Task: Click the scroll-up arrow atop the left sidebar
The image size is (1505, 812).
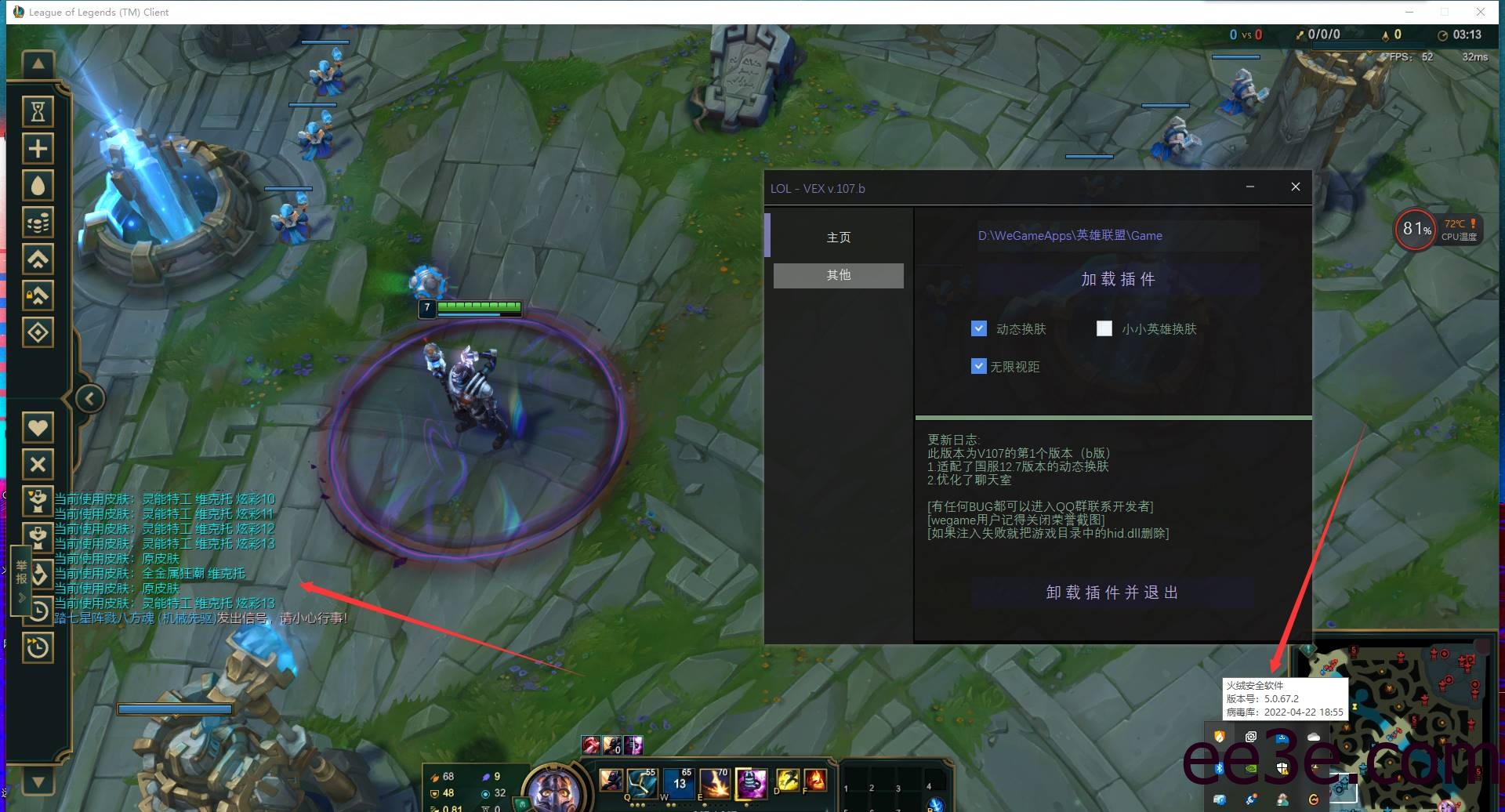Action: 38,64
